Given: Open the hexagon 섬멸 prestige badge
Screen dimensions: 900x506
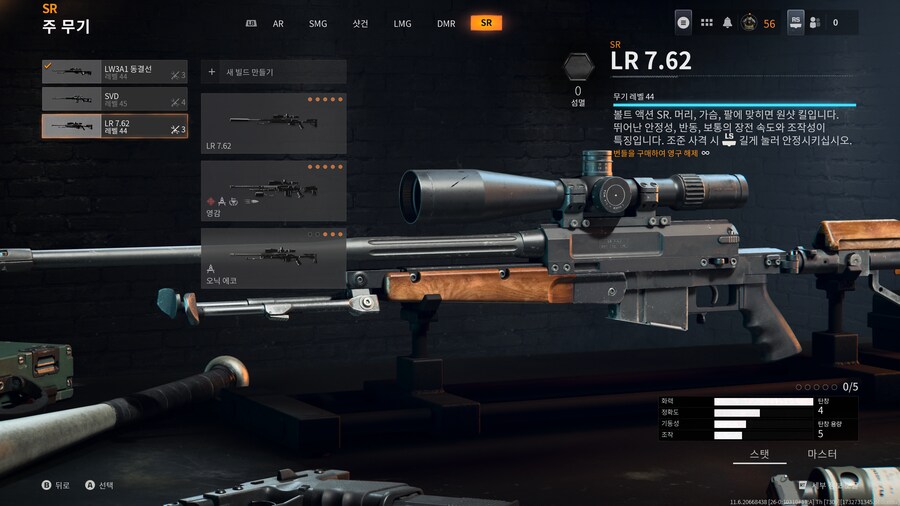Looking at the screenshot, I should [578, 68].
